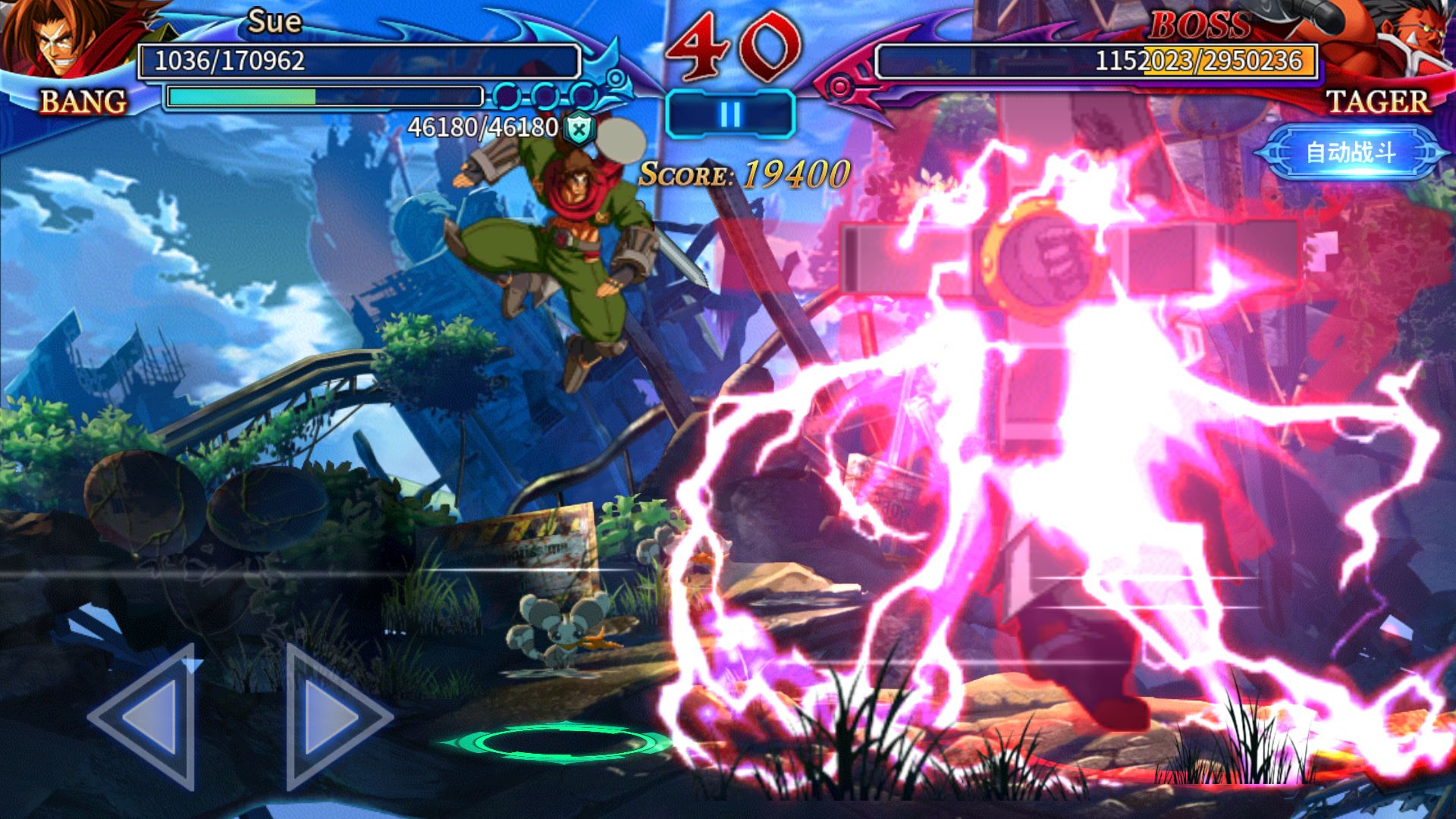1456x819 pixels.
Task: Toggle the 自动战斗 auto-battle button
Action: tap(1351, 152)
